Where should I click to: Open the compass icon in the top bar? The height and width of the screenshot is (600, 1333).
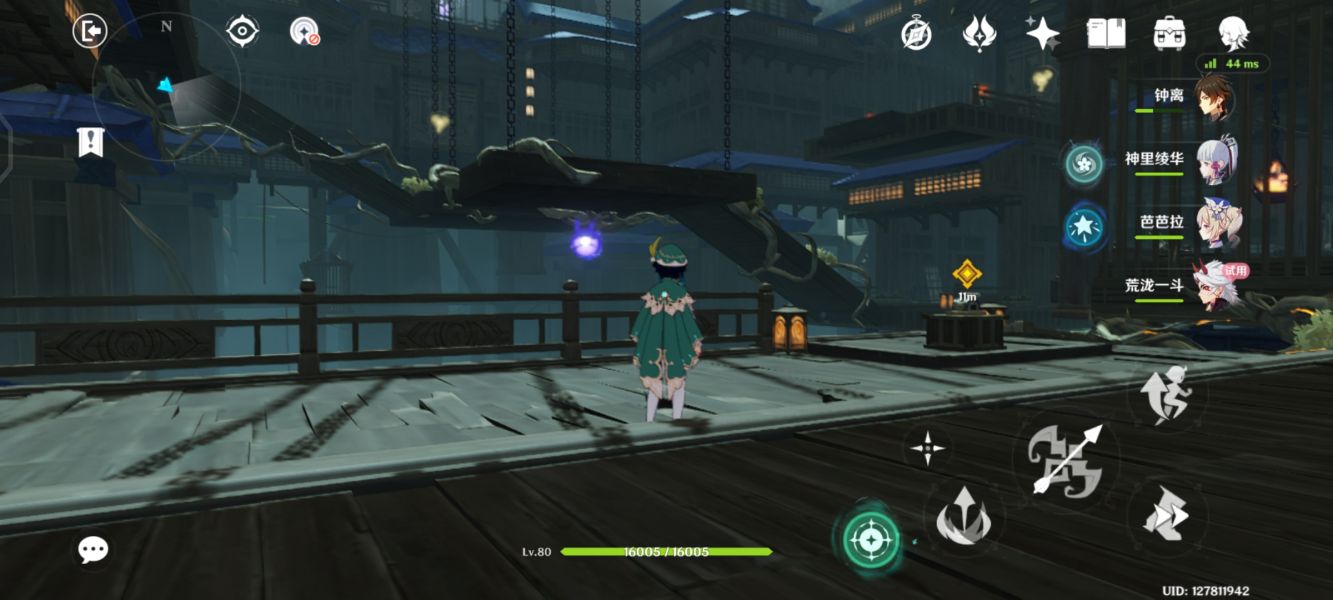[x=916, y=34]
